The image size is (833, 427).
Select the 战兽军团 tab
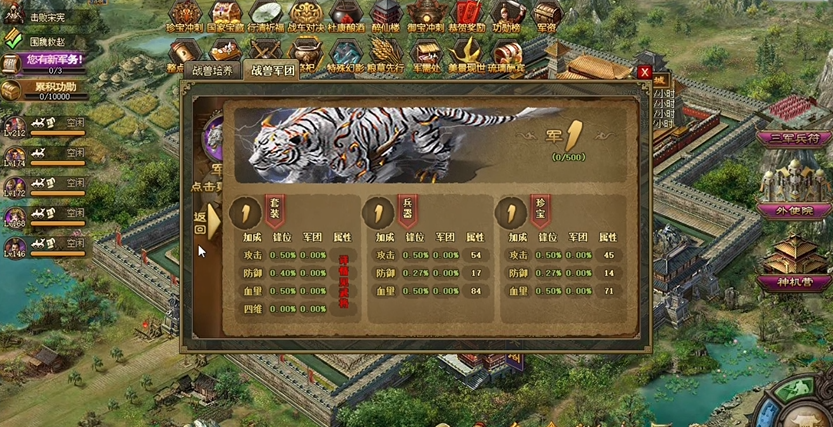tap(271, 72)
